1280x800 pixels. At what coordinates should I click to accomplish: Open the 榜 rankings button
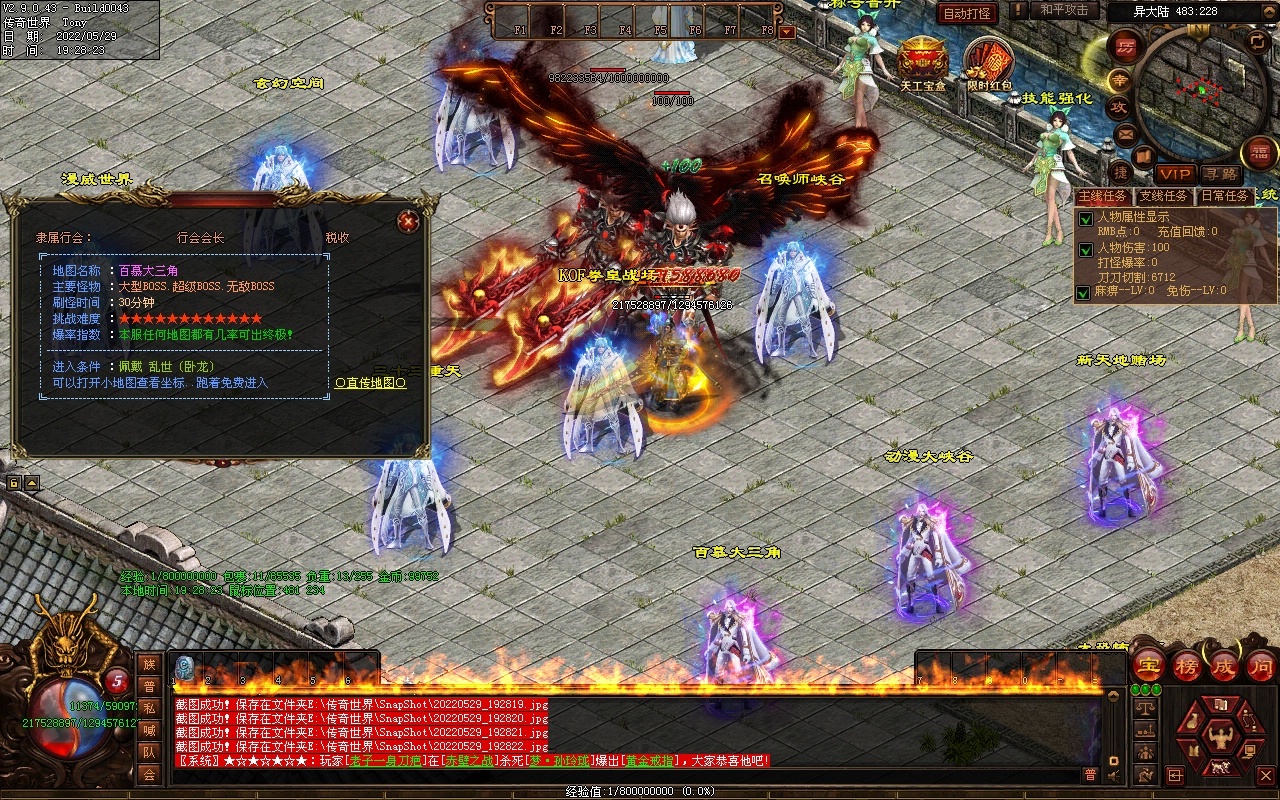coord(1188,666)
